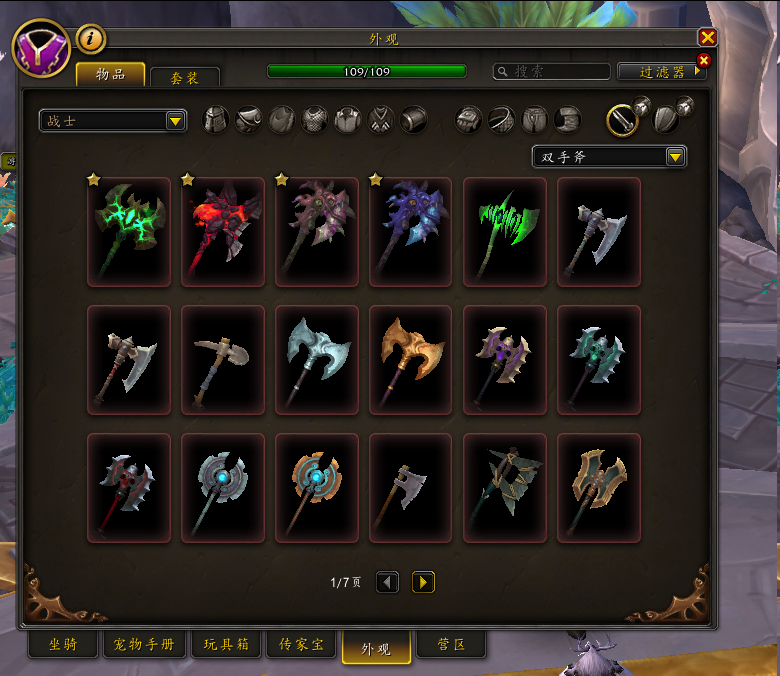
Task: Select the green jagged blade axe
Action: [x=505, y=231]
